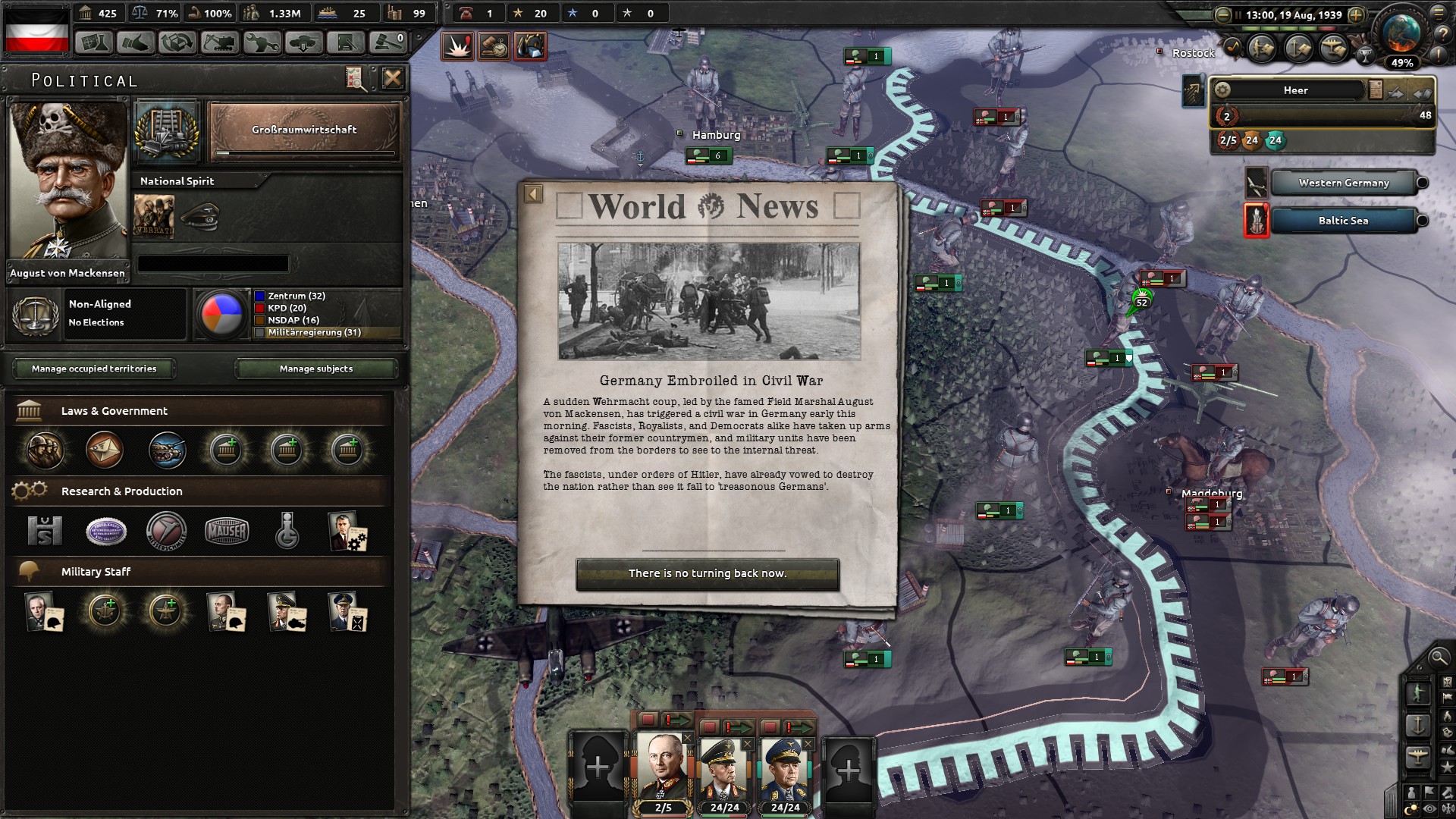Screen dimensions: 1456x819
Task: Open the construction menu excavator icon
Action: (219, 43)
